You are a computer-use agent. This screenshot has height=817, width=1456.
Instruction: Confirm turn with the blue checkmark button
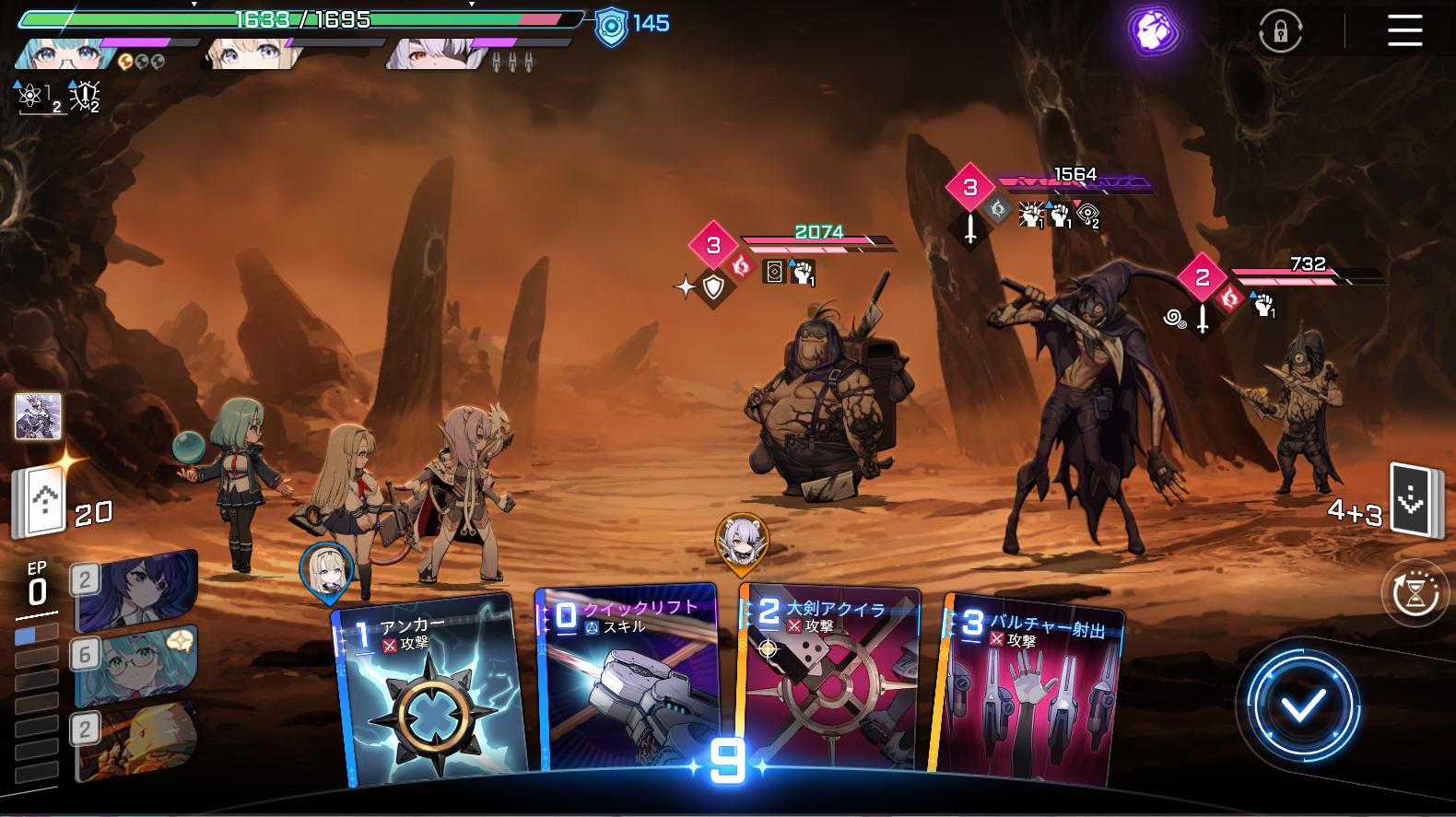1303,706
